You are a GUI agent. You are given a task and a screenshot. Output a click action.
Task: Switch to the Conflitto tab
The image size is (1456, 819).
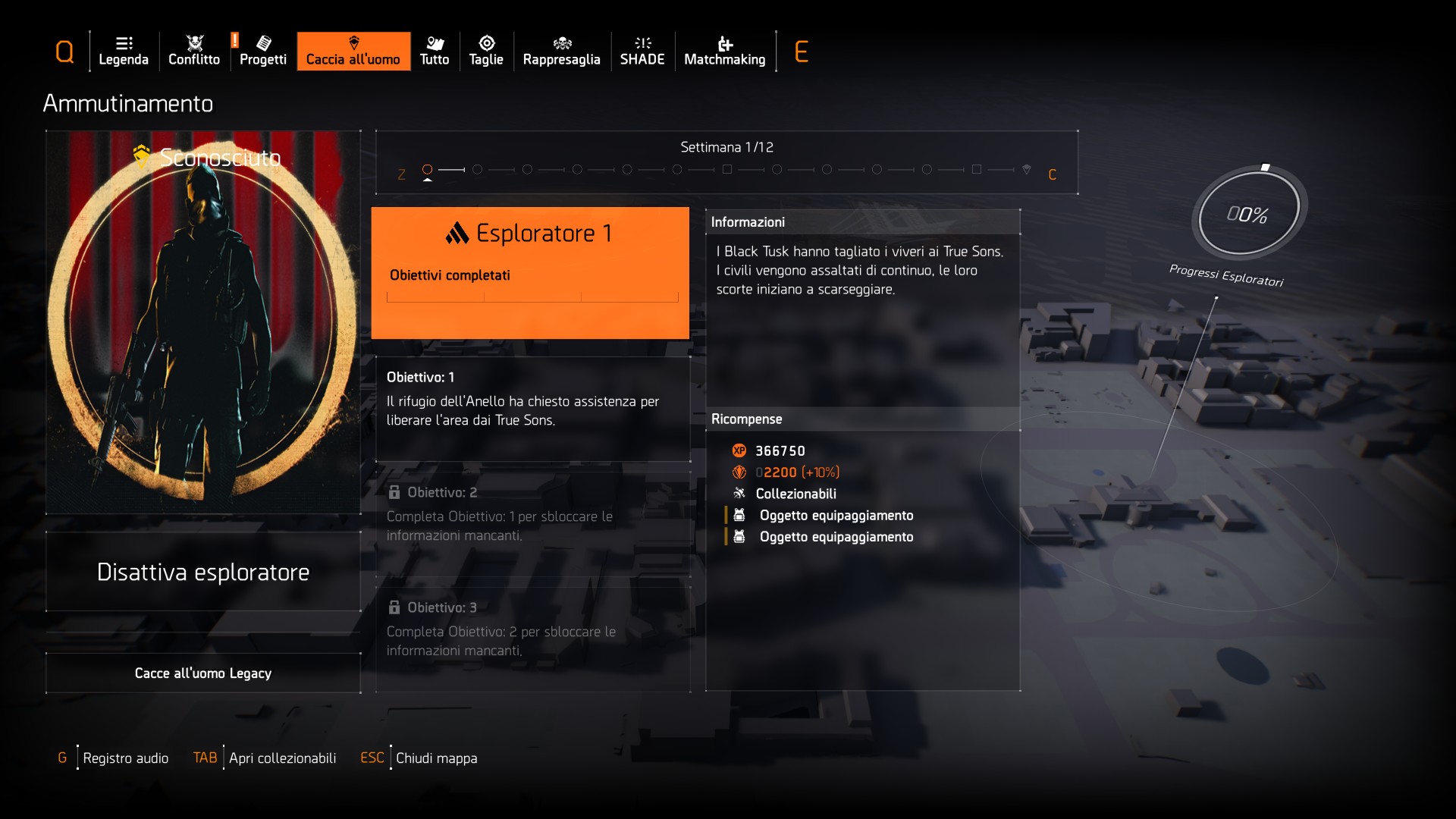point(194,52)
